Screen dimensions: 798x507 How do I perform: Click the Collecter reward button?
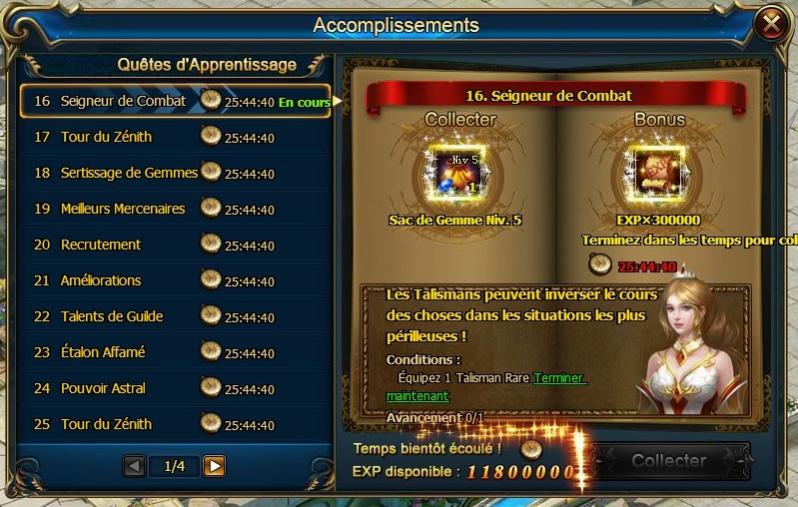(x=668, y=461)
